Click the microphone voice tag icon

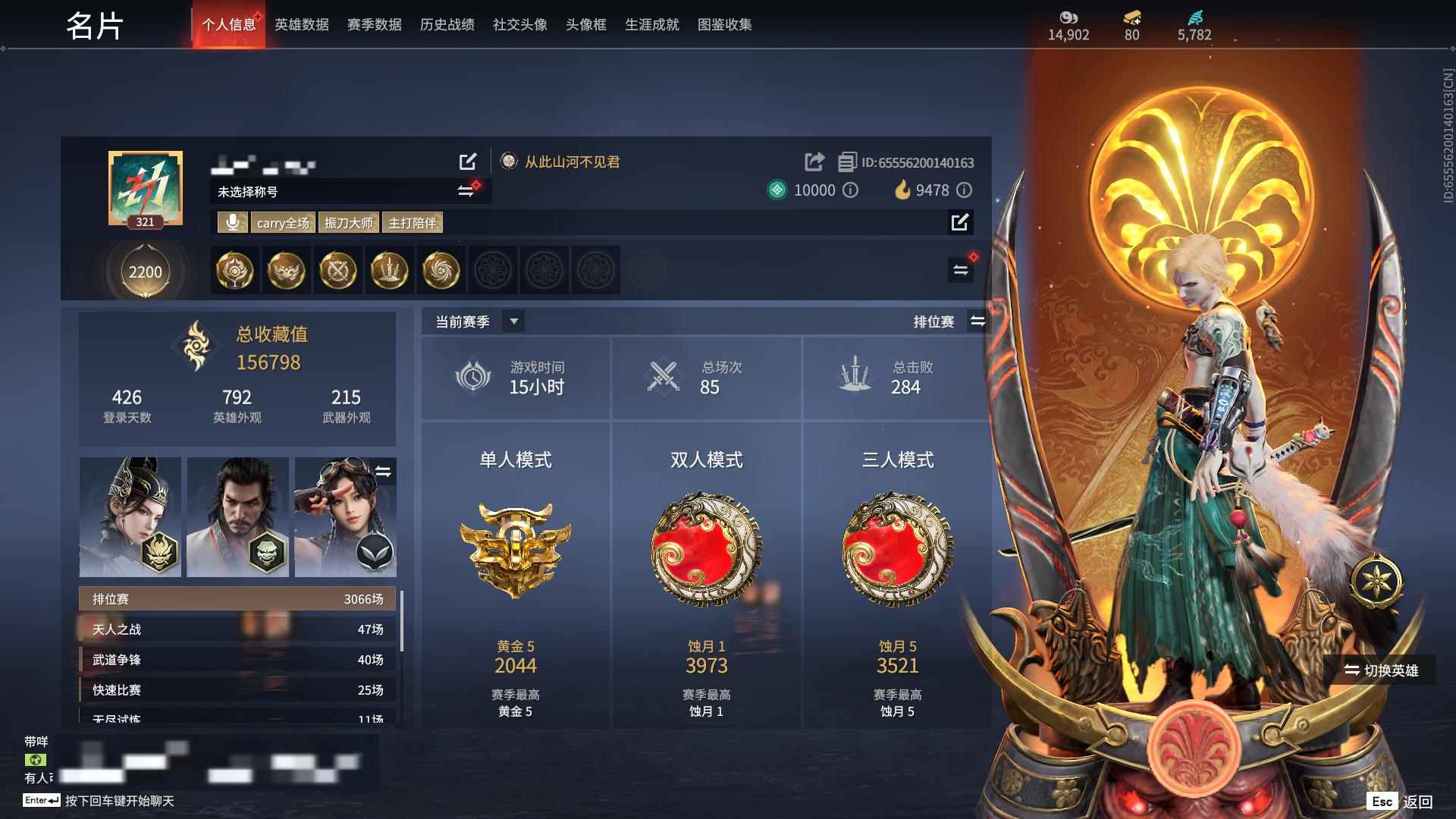[232, 222]
